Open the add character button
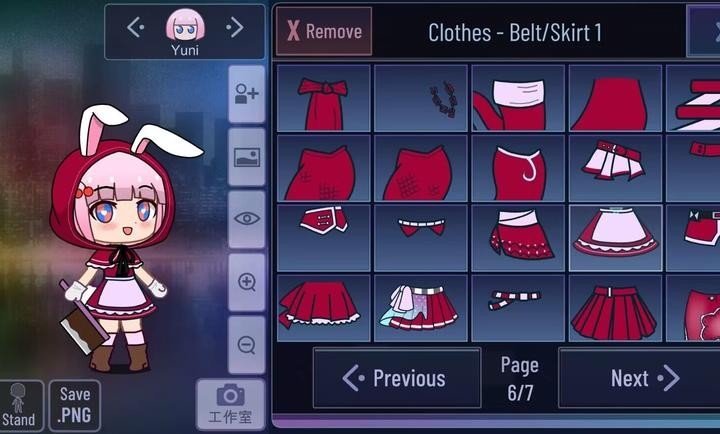The width and height of the screenshot is (720, 434). point(246,95)
